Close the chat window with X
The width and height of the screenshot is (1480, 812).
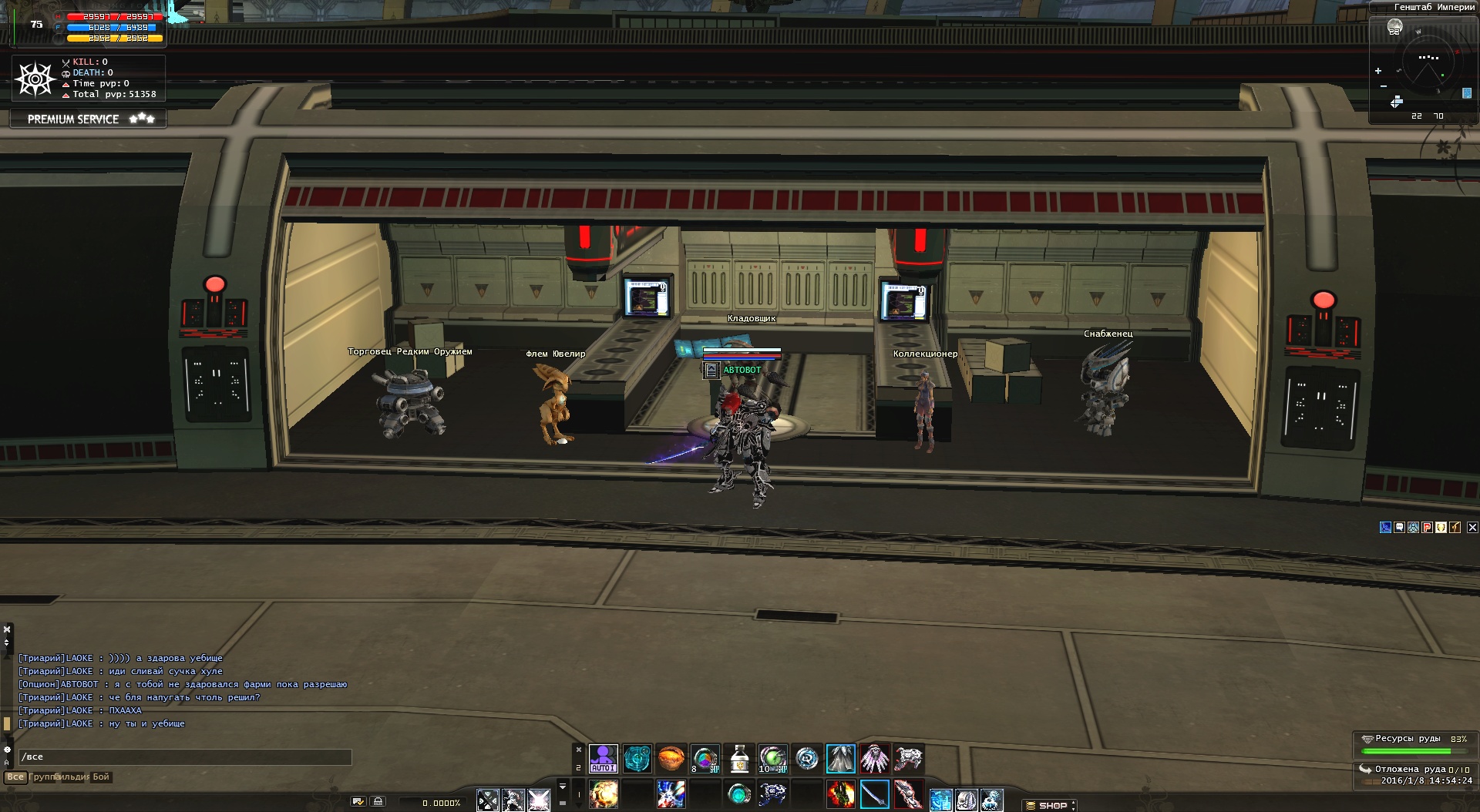7,629
